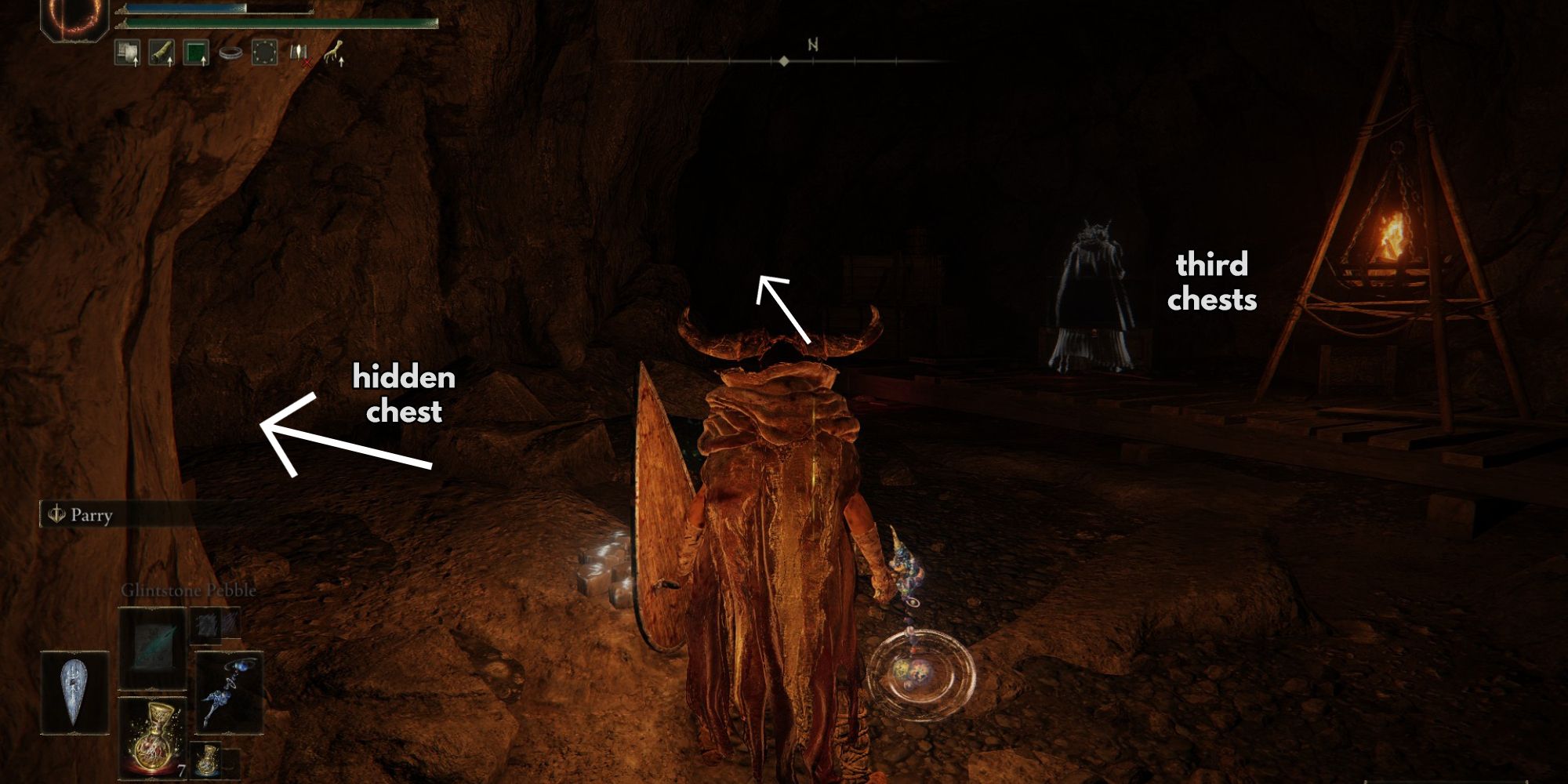
Task: Click the ring accessory icon in the status row
Action: tap(231, 52)
